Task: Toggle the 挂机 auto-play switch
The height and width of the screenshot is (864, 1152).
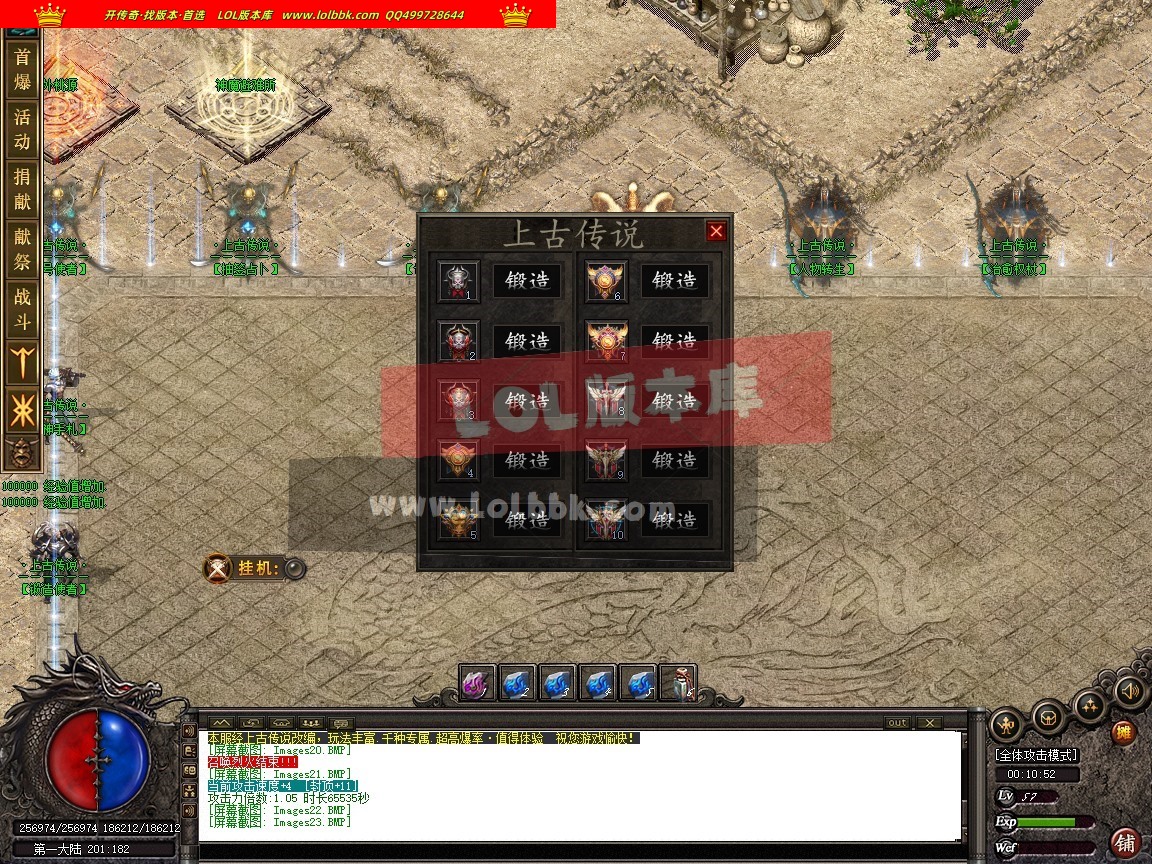Action: [x=294, y=569]
